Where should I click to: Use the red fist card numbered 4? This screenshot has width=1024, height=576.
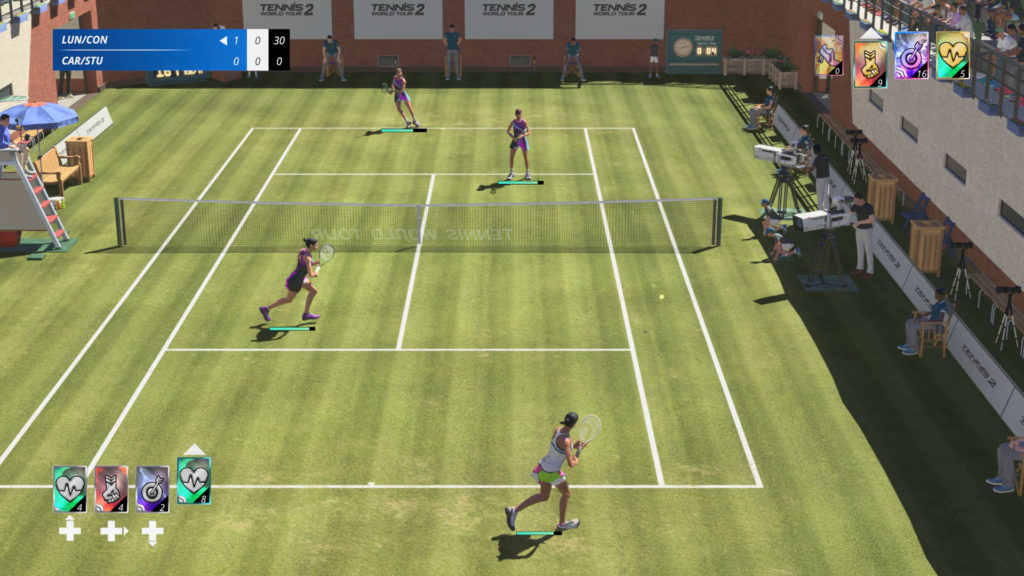point(111,489)
